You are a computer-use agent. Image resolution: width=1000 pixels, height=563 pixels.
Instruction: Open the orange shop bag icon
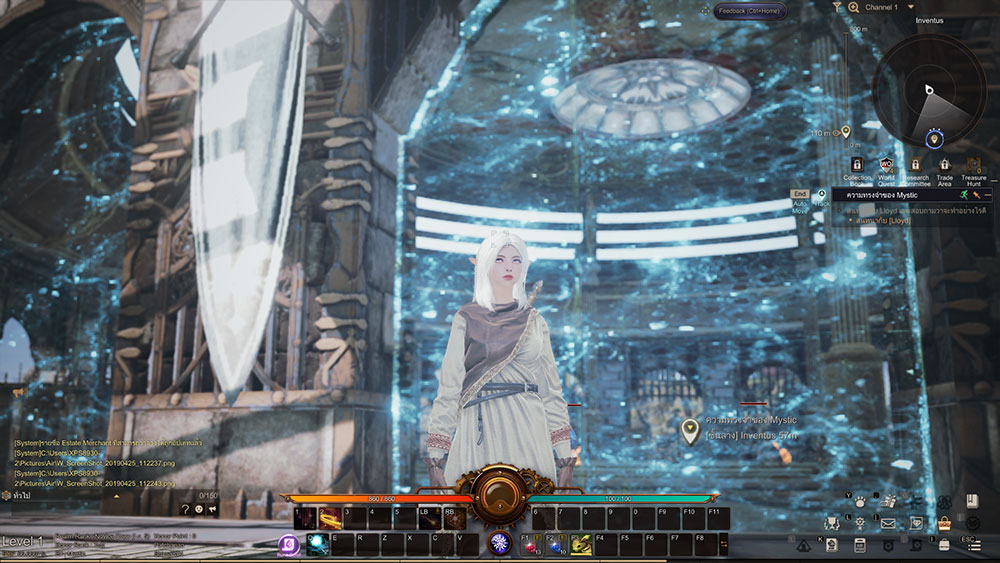(944, 522)
